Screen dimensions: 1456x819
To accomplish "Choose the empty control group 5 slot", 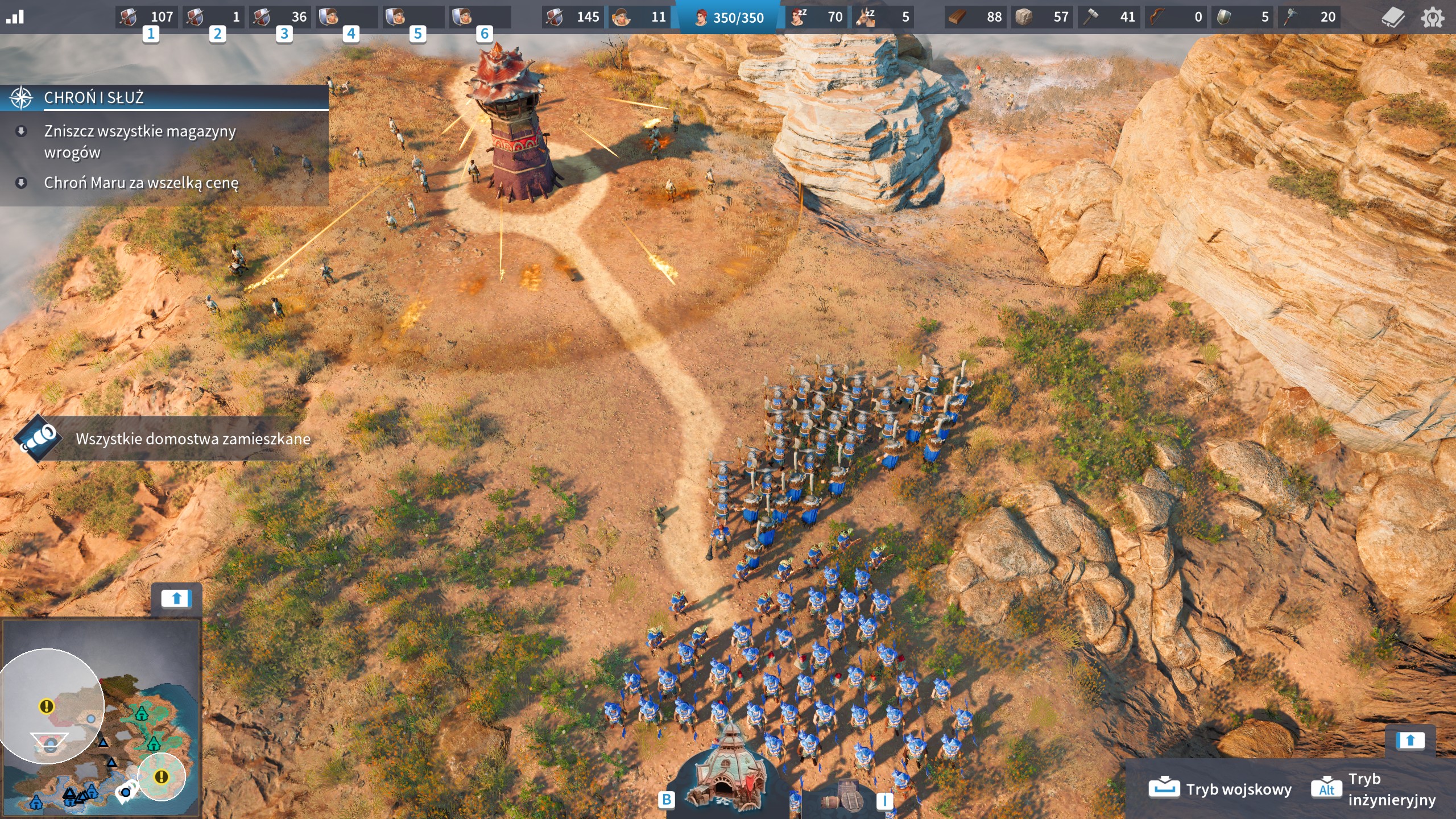I will [x=413, y=17].
